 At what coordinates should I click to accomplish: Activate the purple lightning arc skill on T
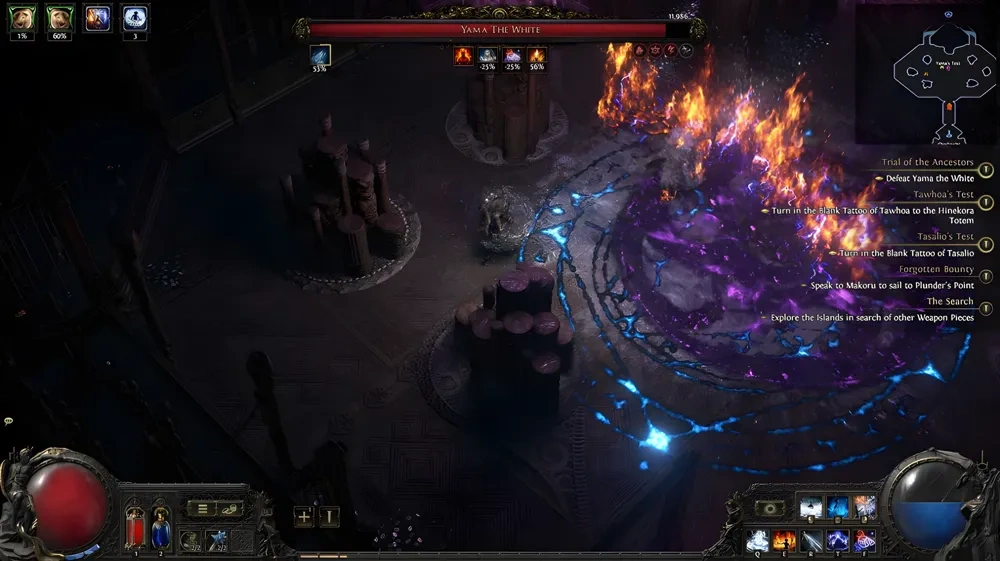(x=838, y=541)
